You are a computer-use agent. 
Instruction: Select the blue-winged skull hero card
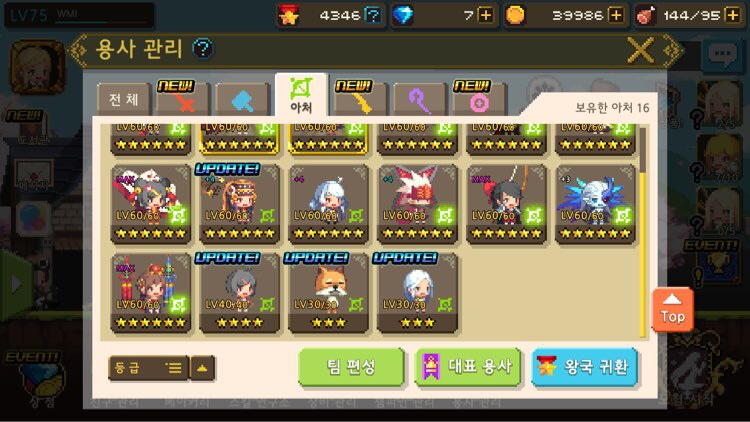click(596, 204)
